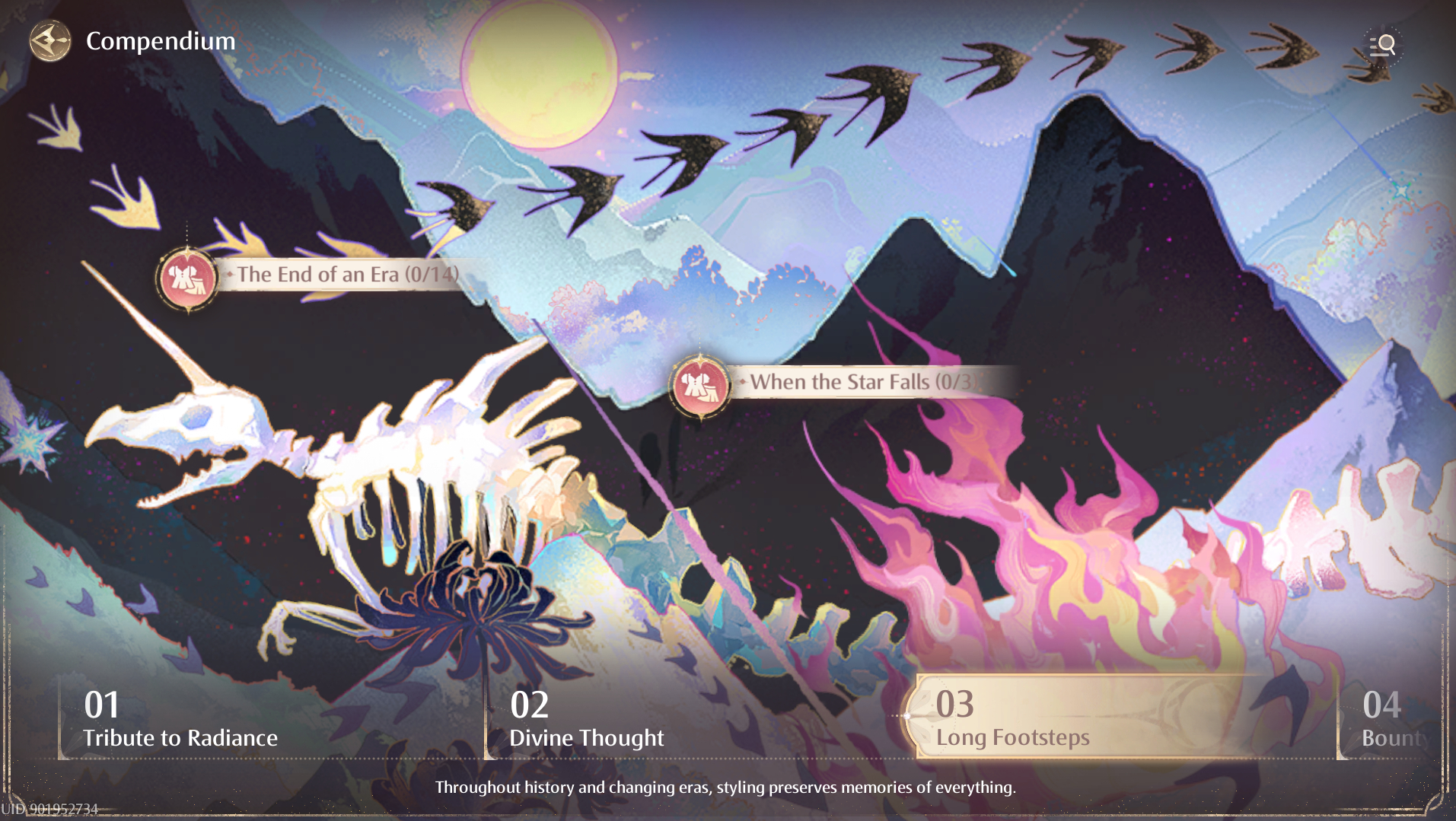This screenshot has width=1456, height=821.
Task: Switch to 02 Divine Thought tab
Action: click(587, 719)
